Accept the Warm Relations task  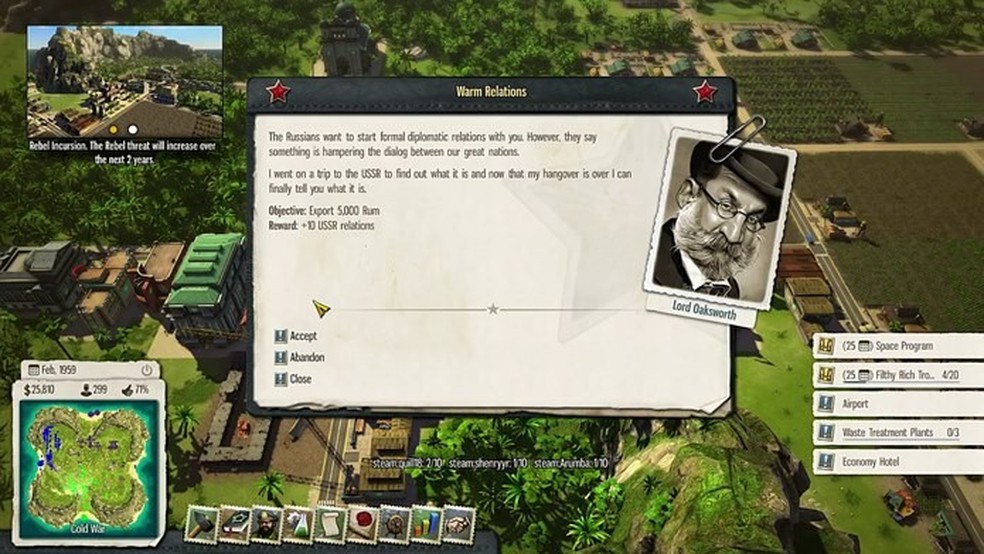[302, 336]
